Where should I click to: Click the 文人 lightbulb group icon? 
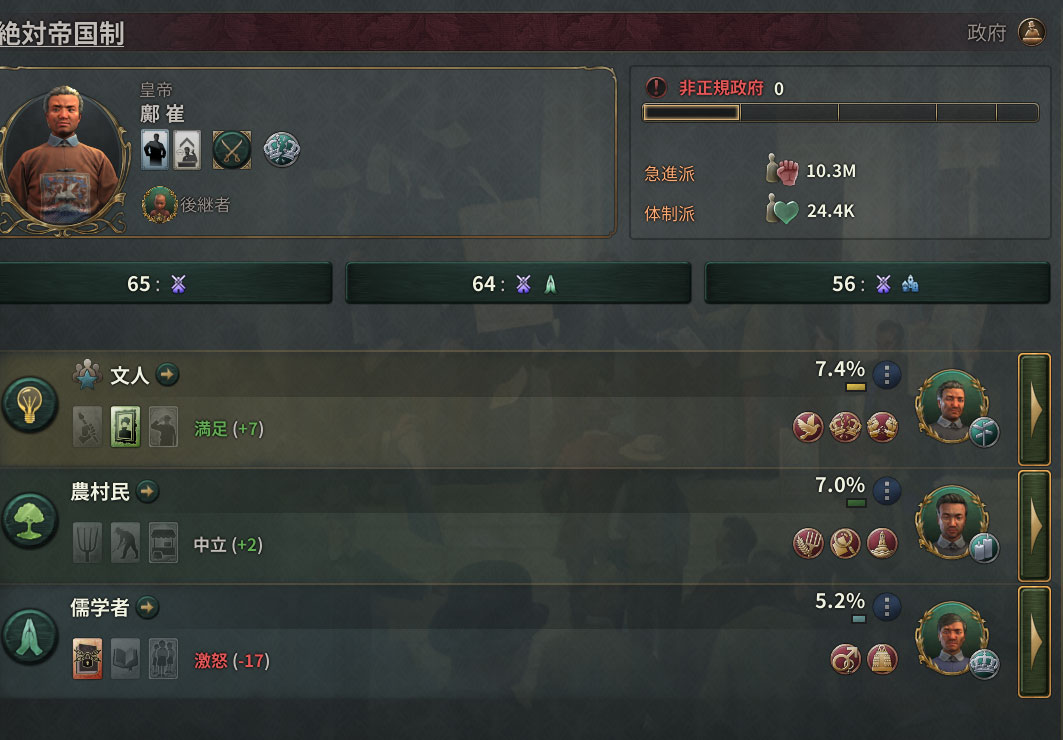(x=28, y=409)
